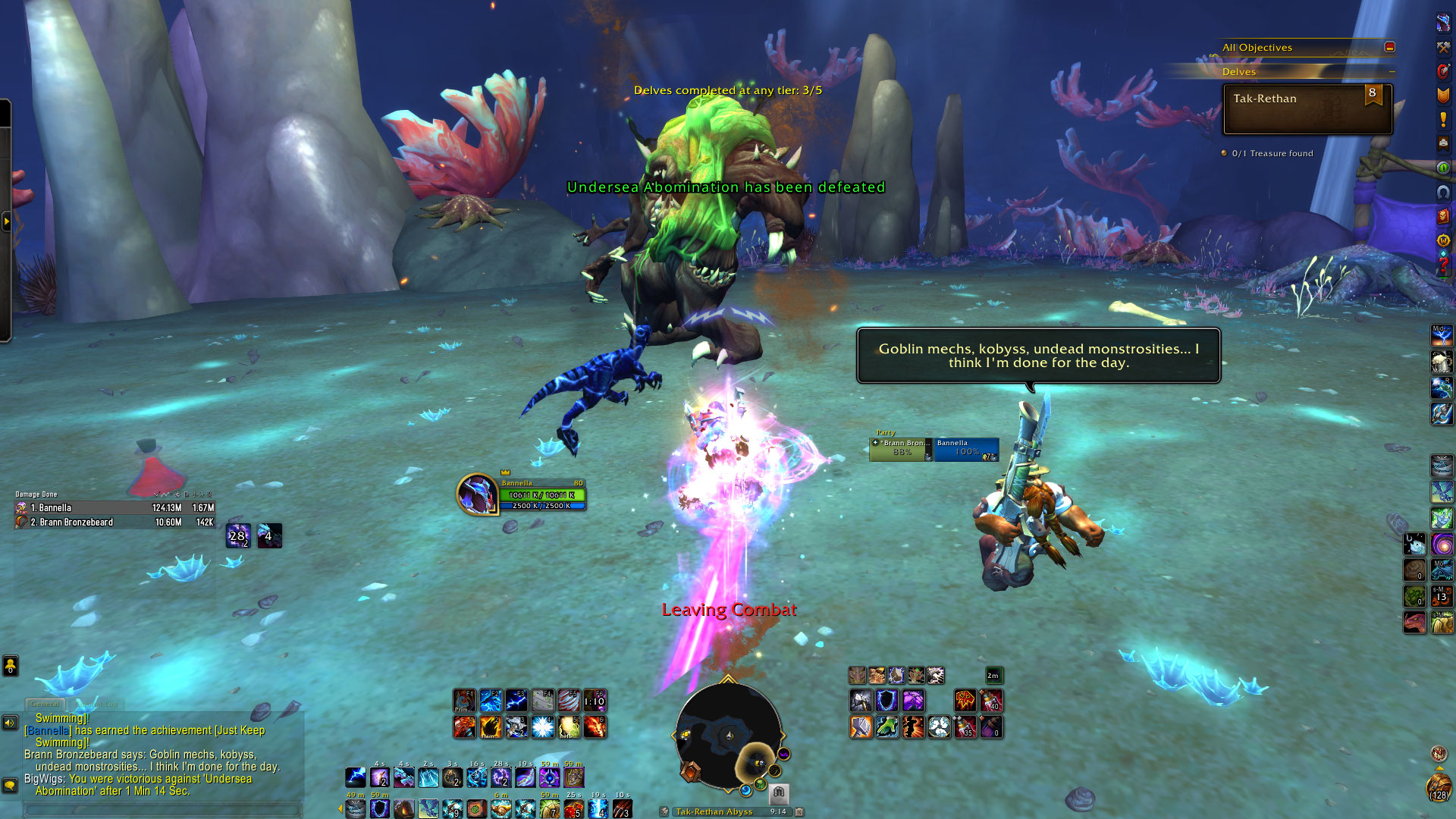
Task: Open the quest log exclamation mark icon
Action: click(x=1443, y=119)
